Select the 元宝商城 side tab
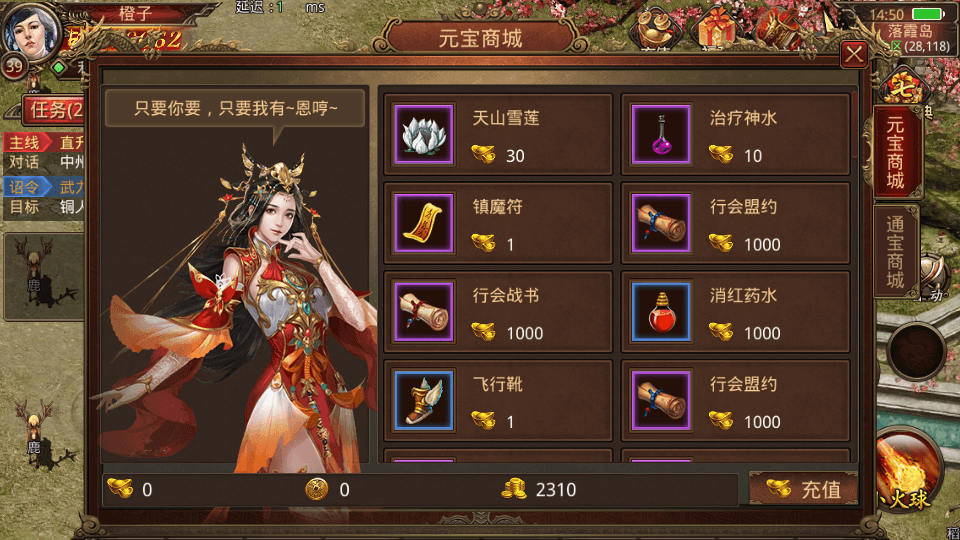 point(895,152)
